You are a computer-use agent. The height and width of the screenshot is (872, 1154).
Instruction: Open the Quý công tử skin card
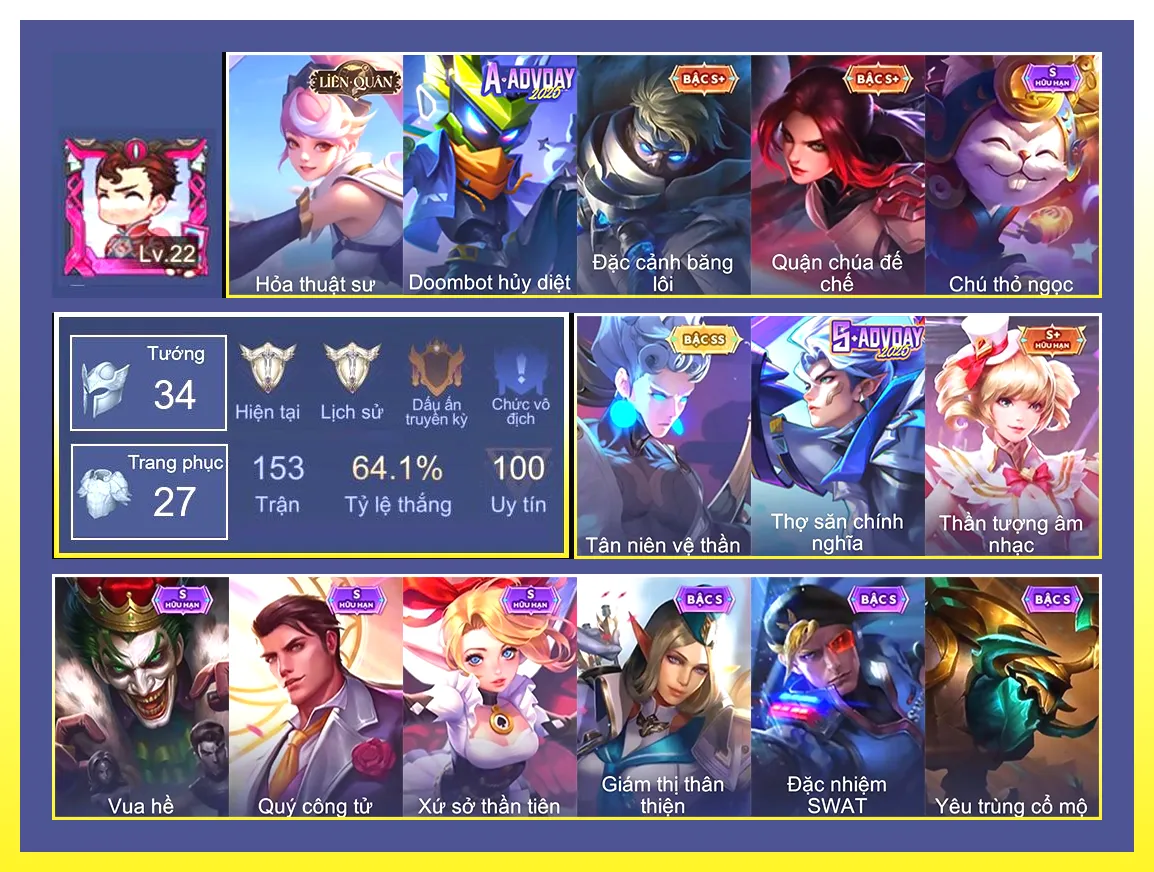pyautogui.click(x=315, y=697)
